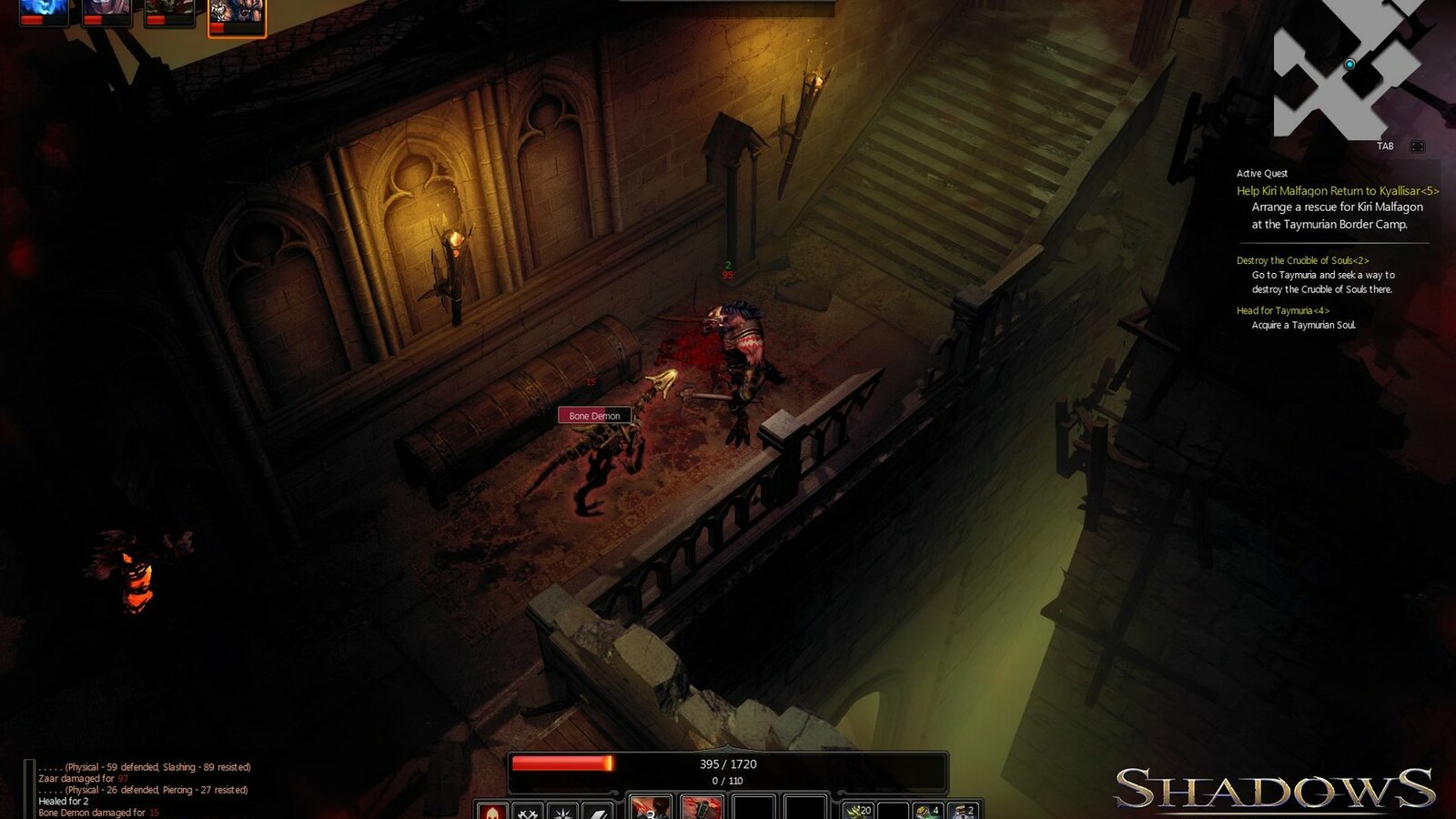The height and width of the screenshot is (819, 1456).
Task: Select the flaming helmet ability on the hotbar
Action: [493, 812]
